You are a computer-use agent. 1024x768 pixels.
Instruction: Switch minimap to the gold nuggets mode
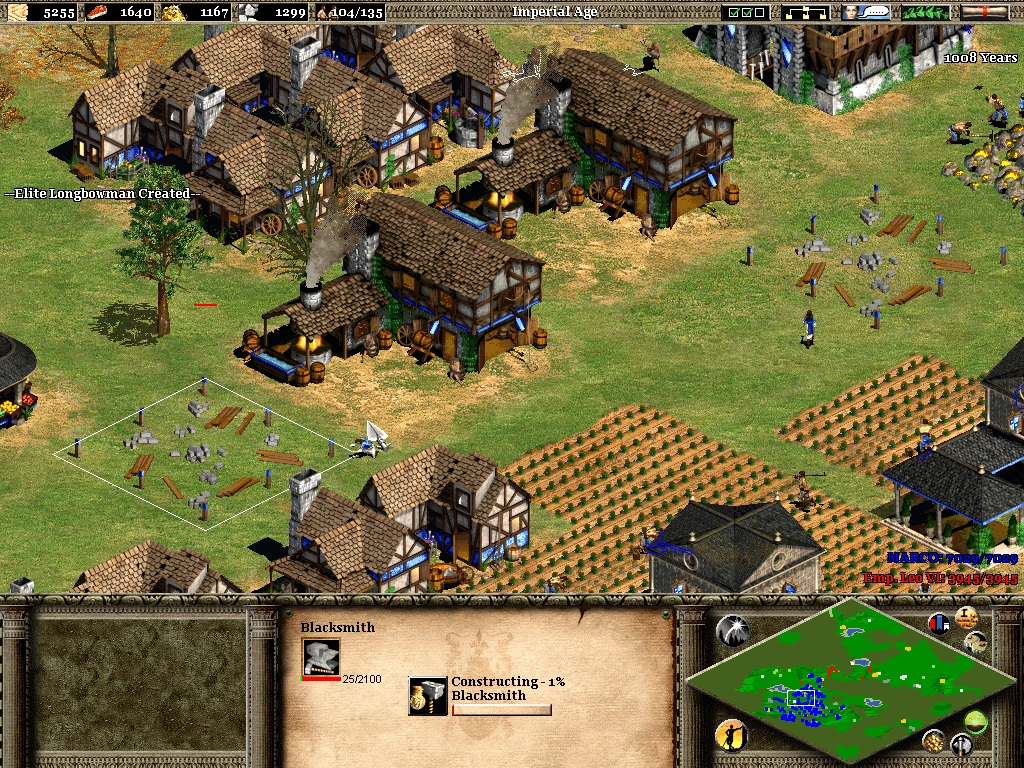coord(932,740)
